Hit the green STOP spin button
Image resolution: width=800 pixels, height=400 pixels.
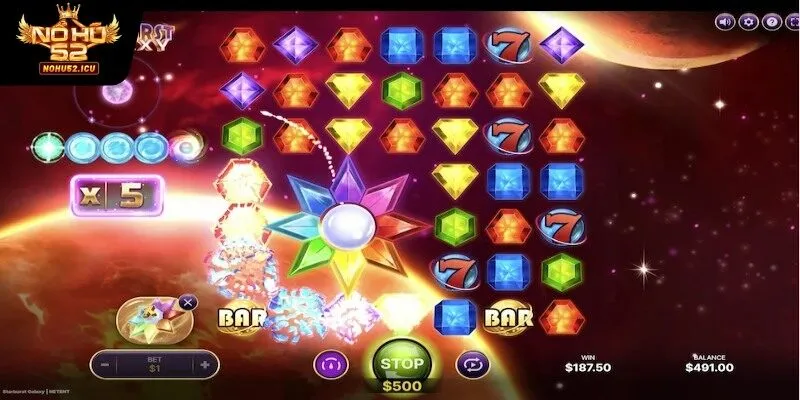(399, 364)
